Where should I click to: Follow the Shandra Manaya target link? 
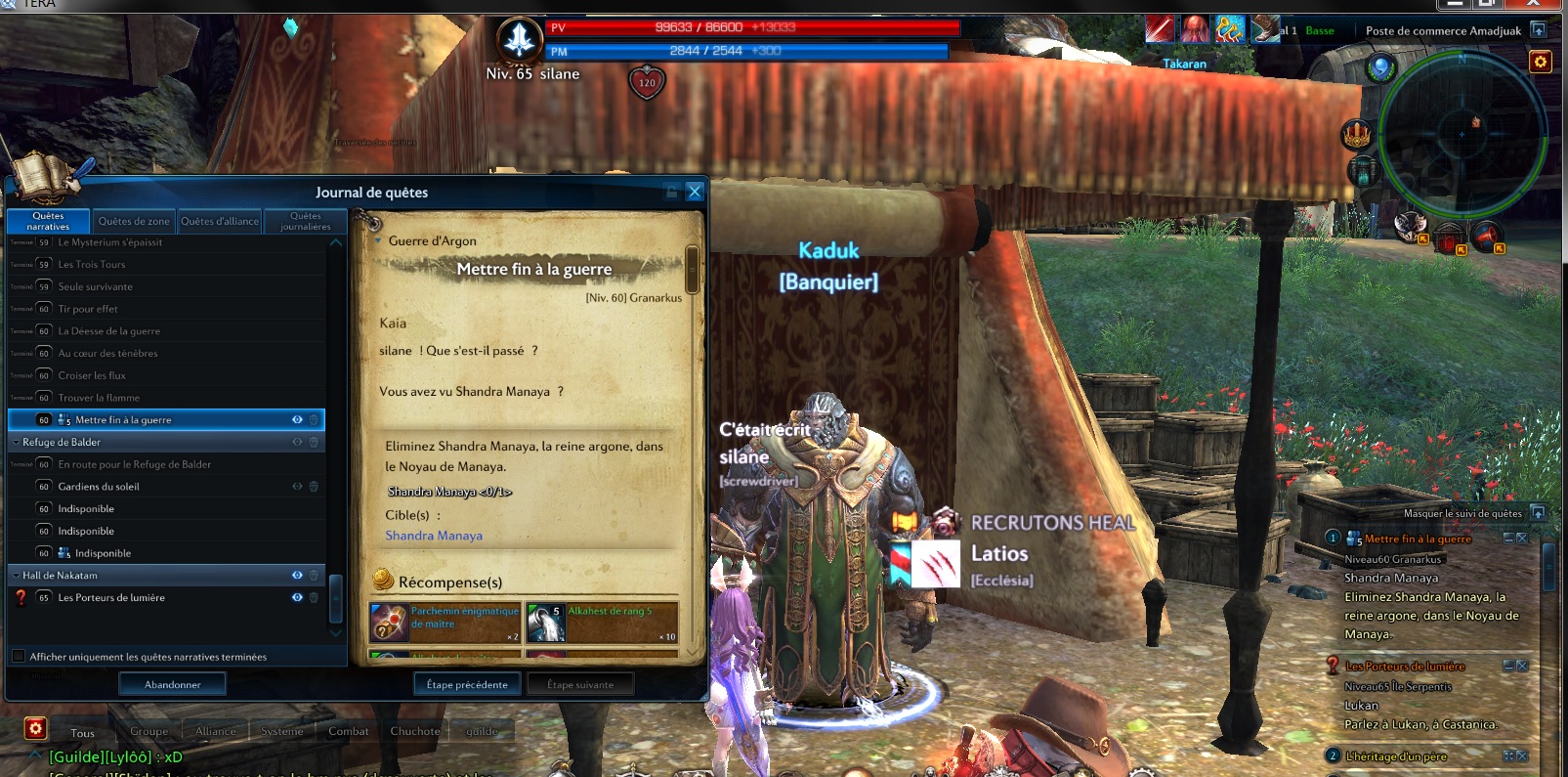coord(434,536)
